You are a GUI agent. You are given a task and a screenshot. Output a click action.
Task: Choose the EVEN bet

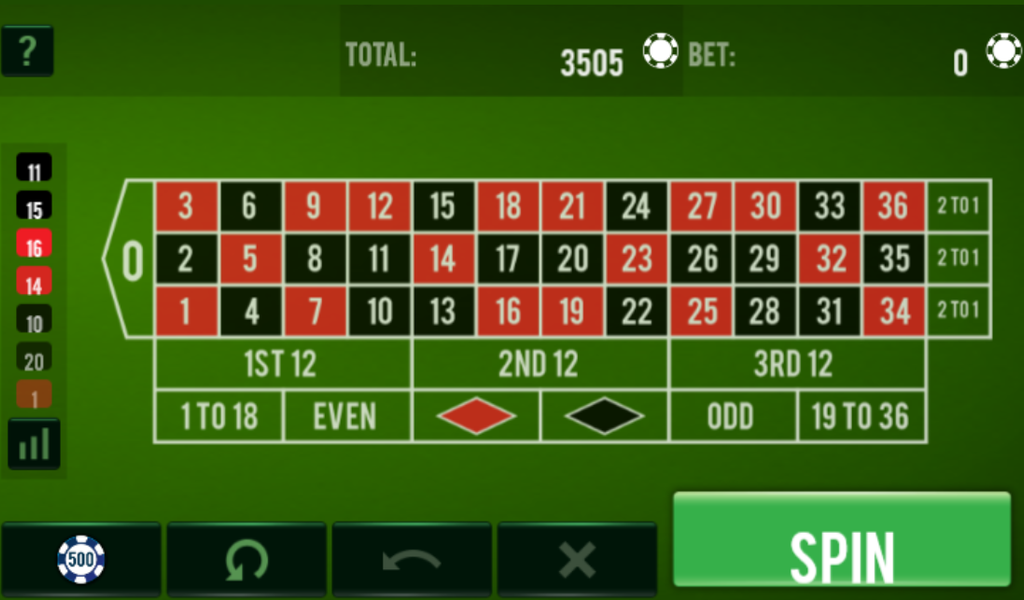[346, 416]
